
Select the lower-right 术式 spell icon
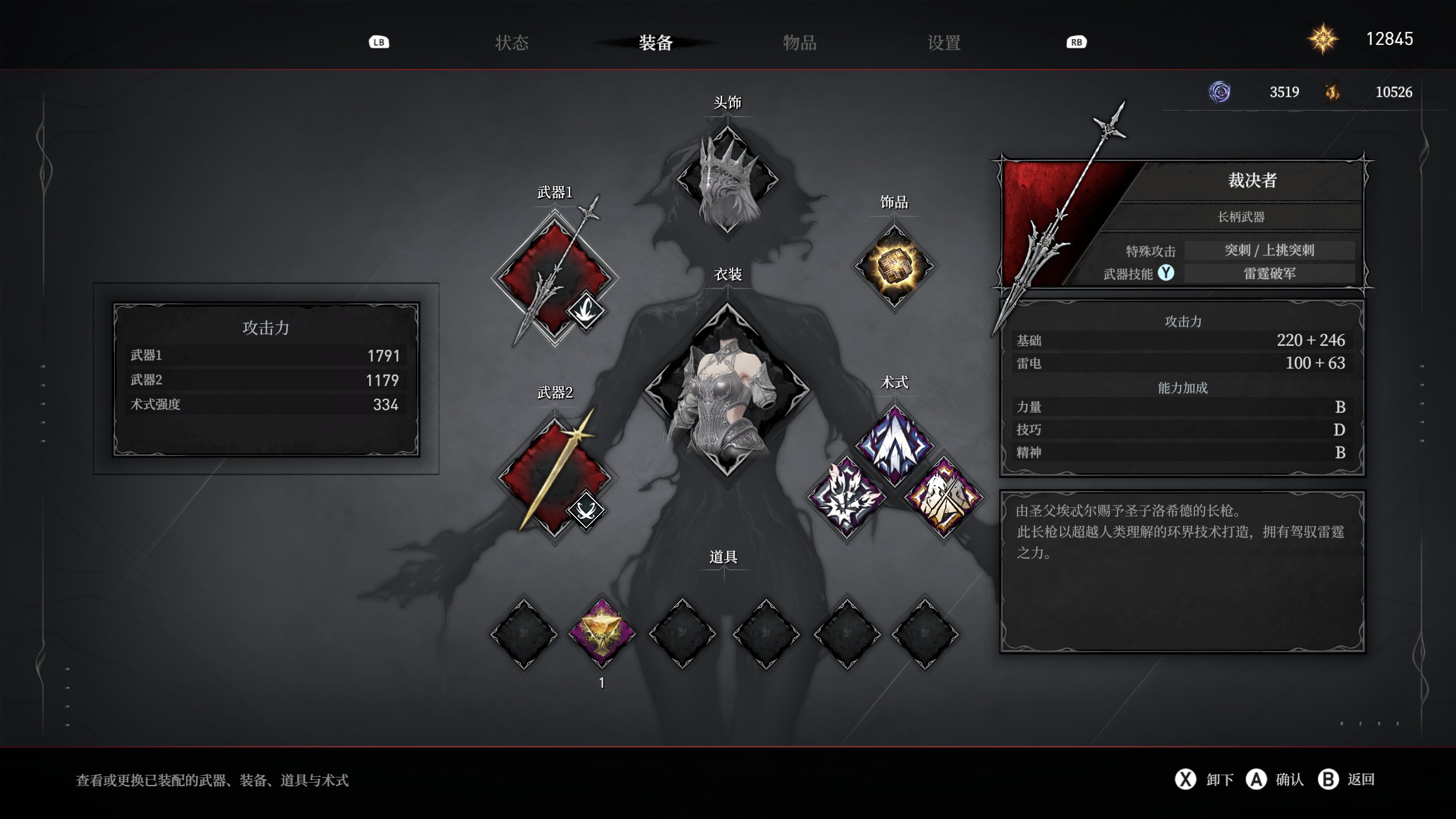(x=944, y=496)
